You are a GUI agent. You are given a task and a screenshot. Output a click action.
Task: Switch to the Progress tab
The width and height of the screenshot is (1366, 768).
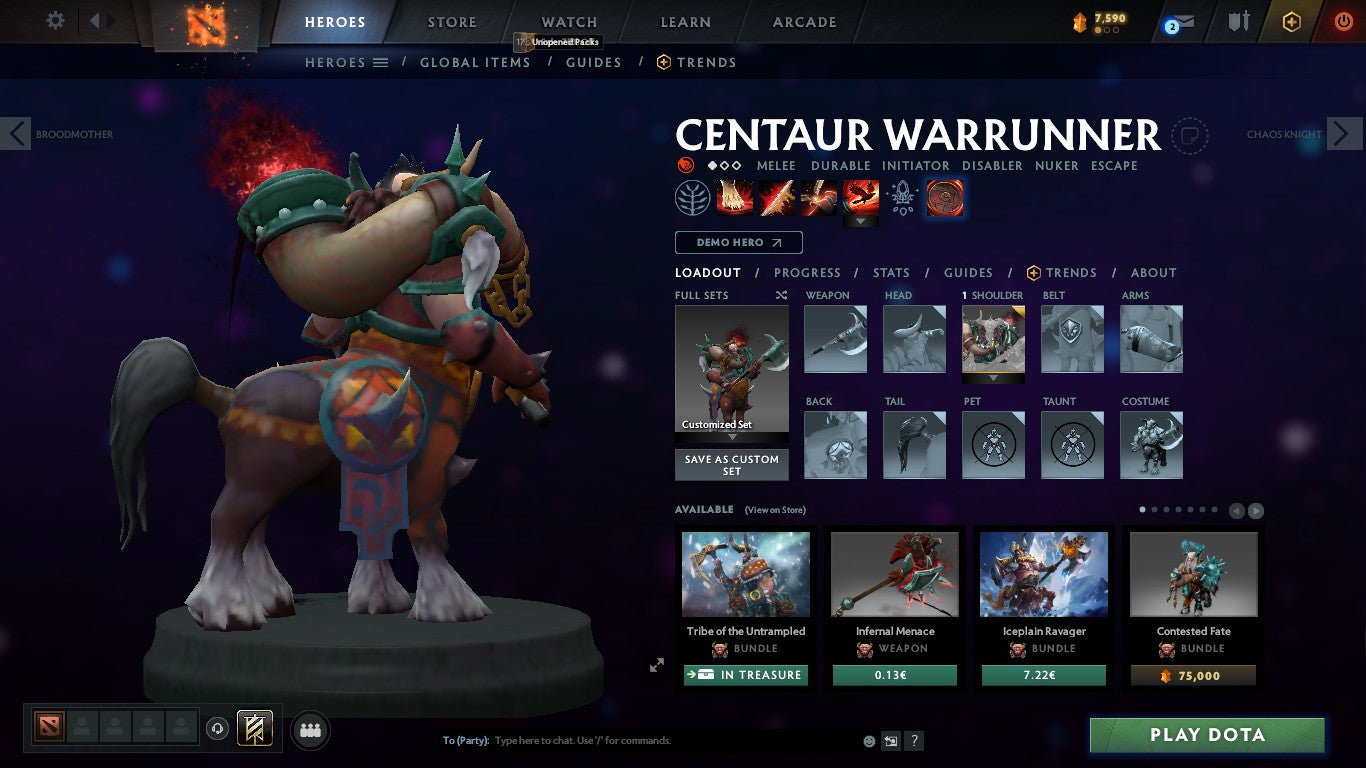pos(807,272)
